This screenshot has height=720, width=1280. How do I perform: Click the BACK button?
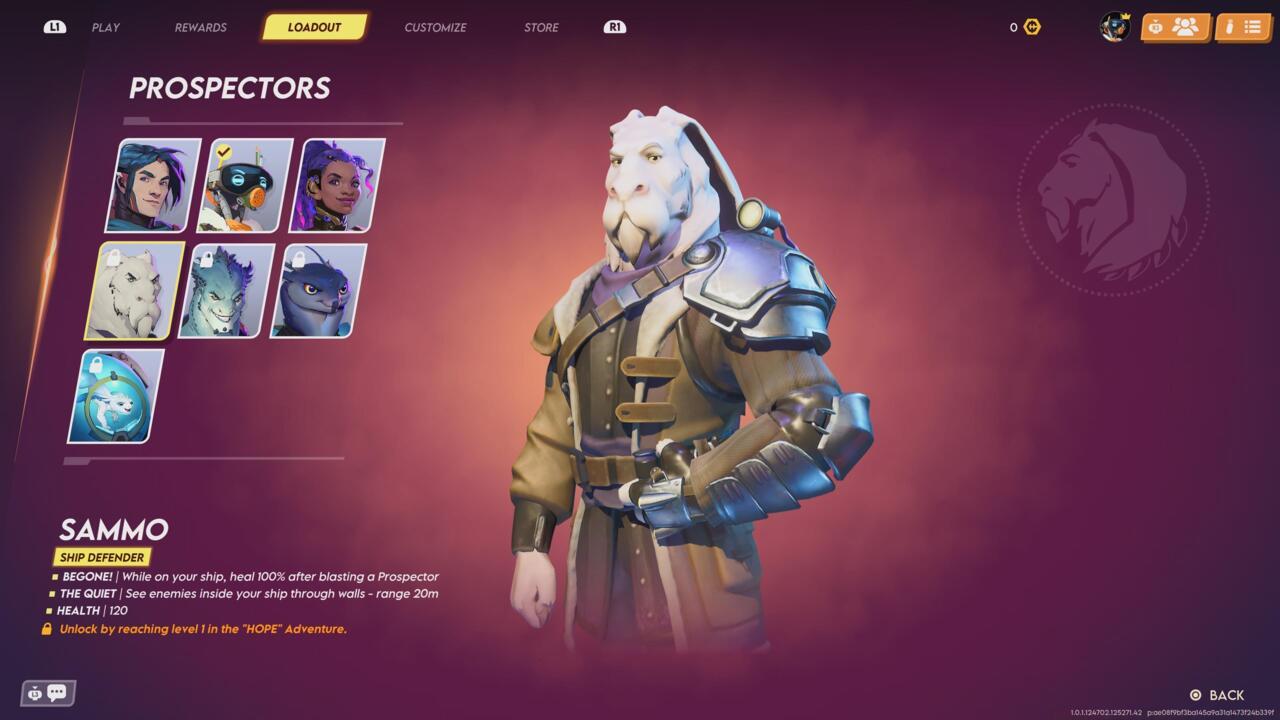click(1216, 694)
